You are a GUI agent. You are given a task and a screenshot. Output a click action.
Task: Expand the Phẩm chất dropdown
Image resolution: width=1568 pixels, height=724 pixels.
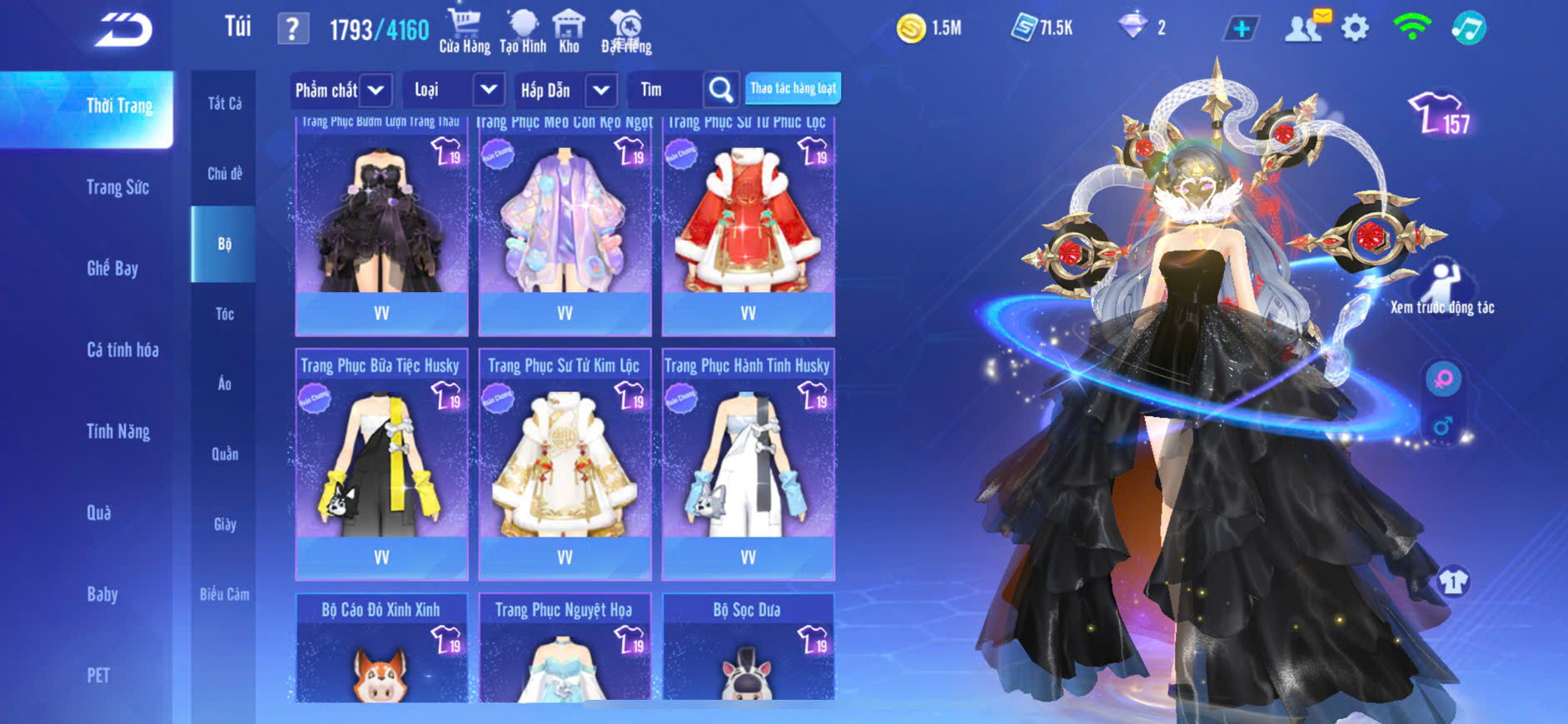(x=376, y=90)
